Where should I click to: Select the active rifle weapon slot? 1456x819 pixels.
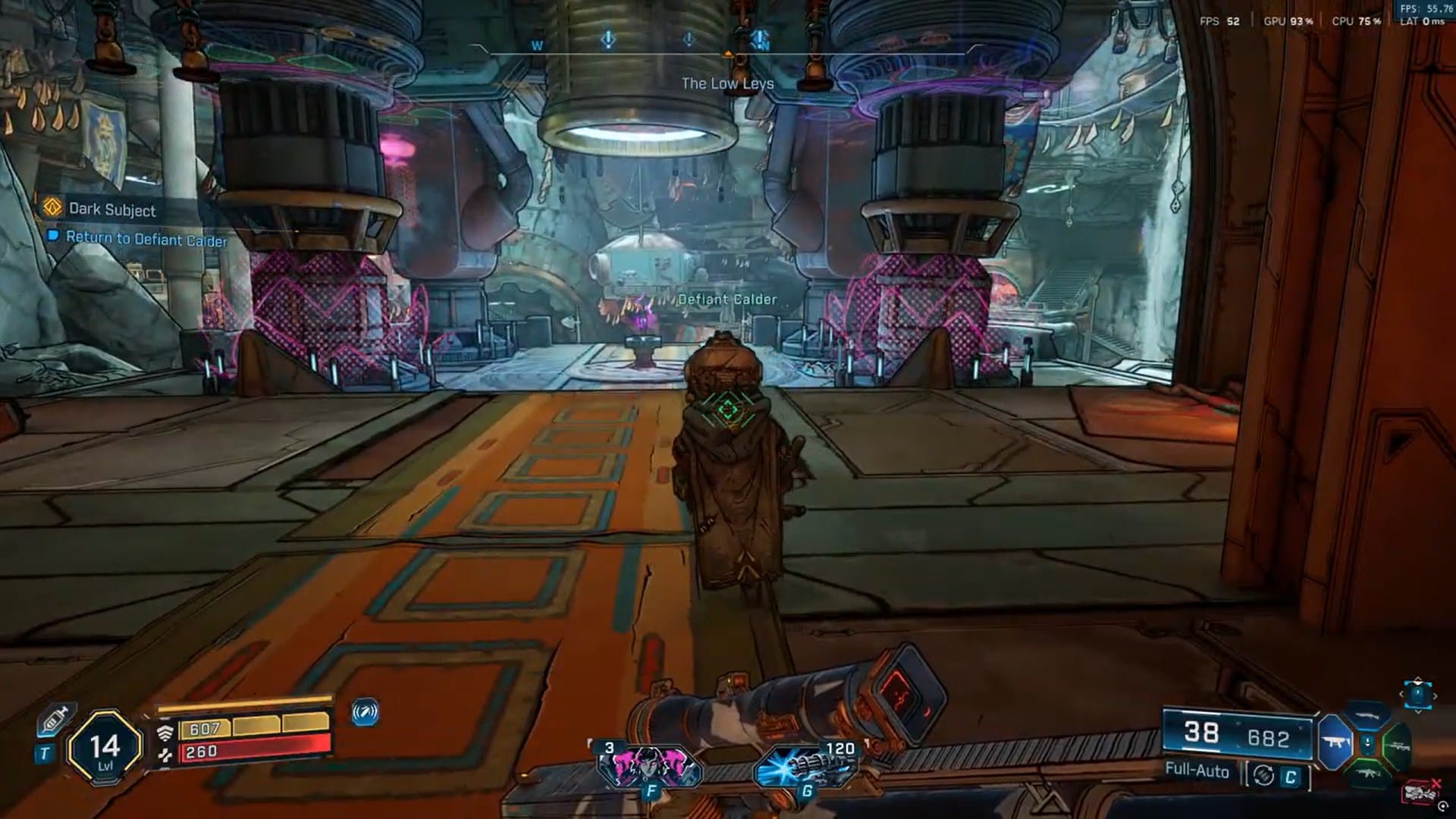pos(1335,743)
